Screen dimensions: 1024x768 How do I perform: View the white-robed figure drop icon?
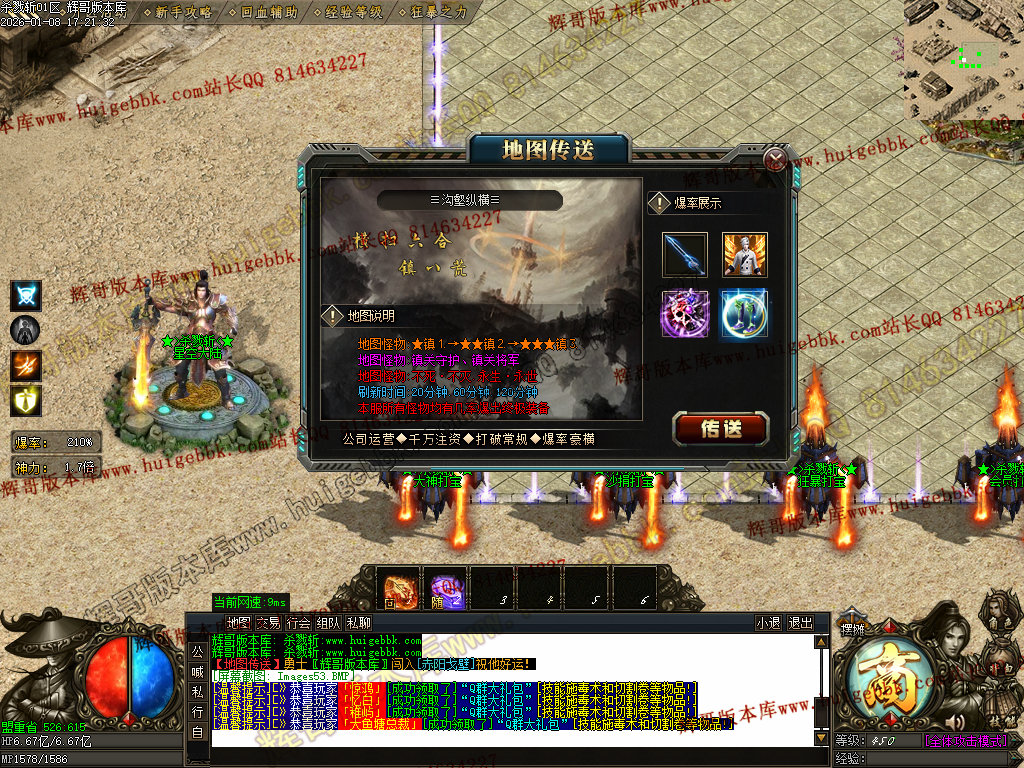pyautogui.click(x=744, y=255)
